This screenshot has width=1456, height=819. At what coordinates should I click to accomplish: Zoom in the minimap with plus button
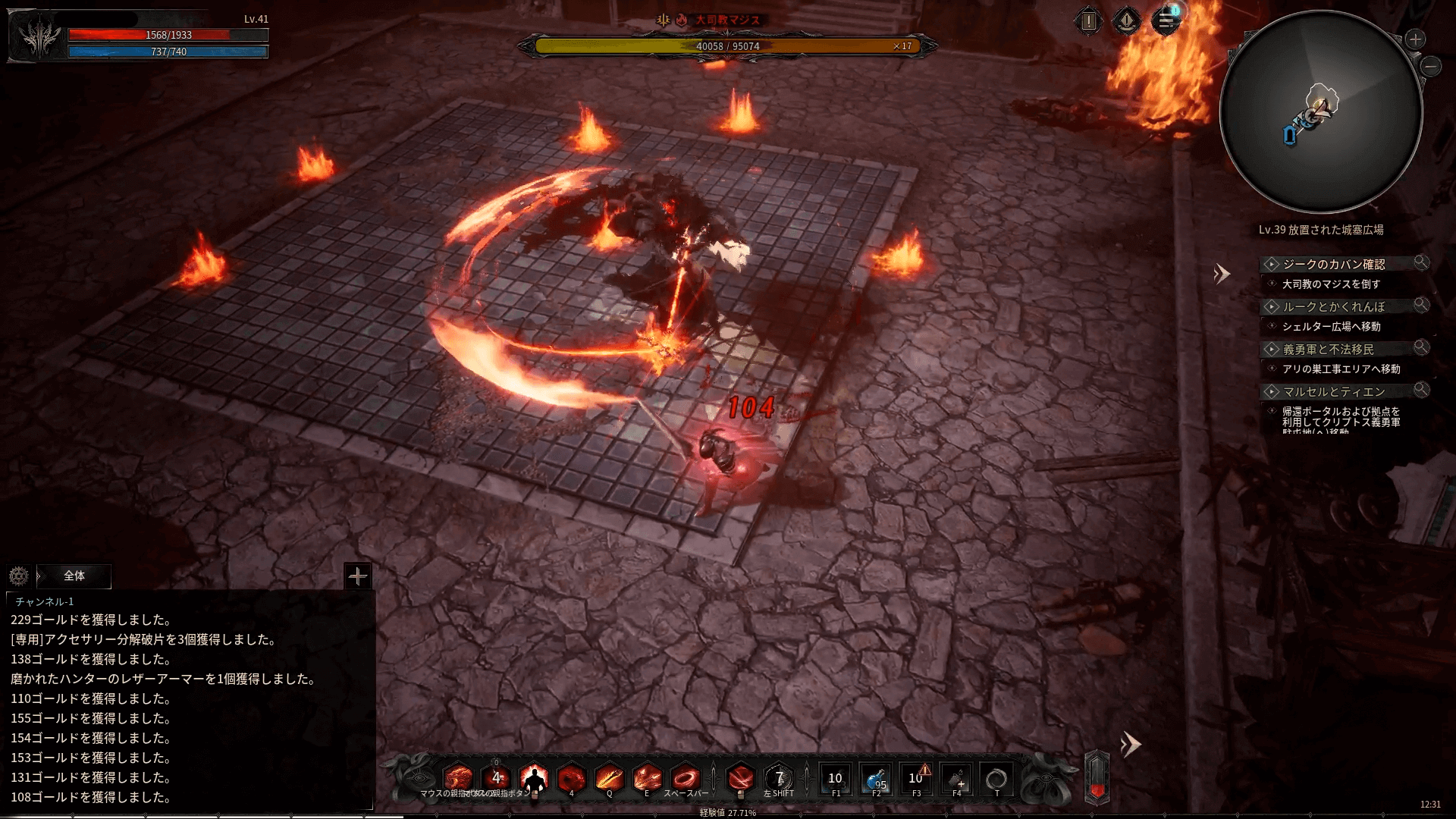tap(1415, 39)
